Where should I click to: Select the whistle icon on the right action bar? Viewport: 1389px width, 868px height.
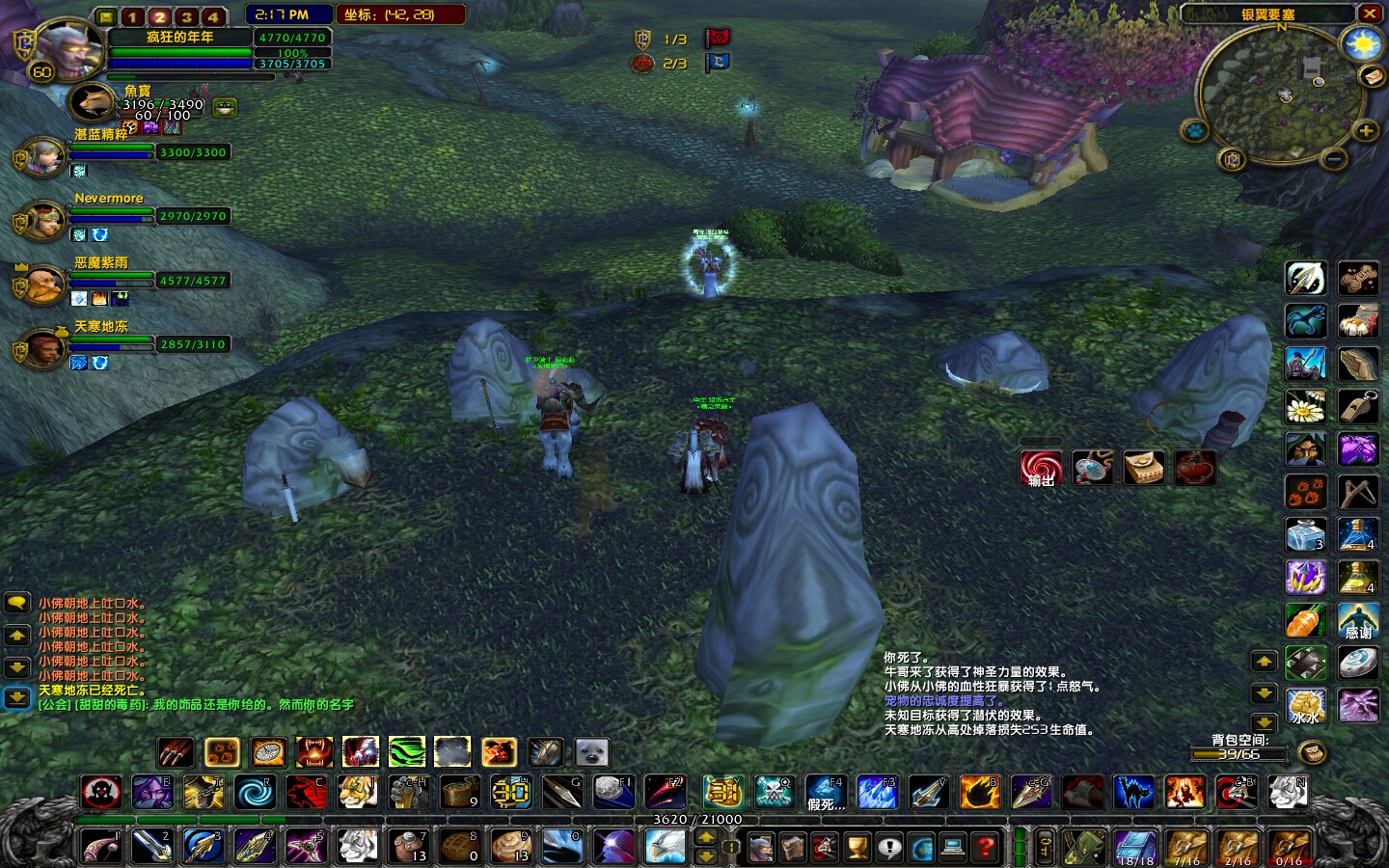[1359, 406]
